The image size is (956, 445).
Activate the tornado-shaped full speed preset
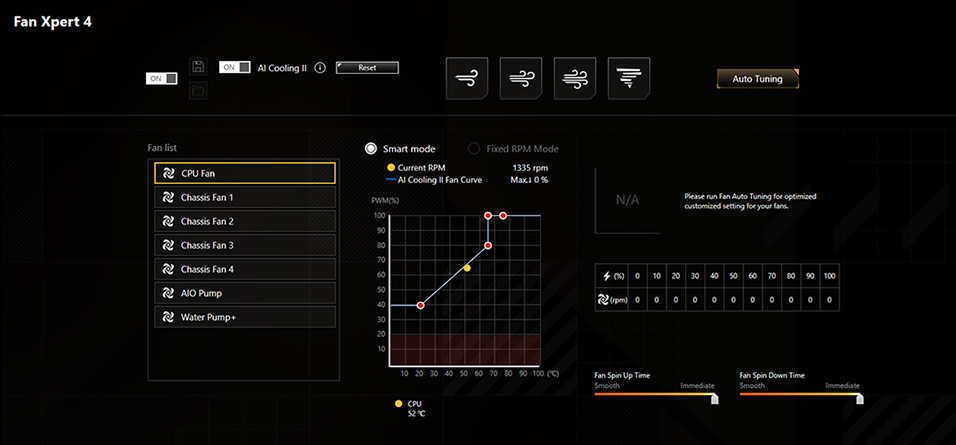628,78
